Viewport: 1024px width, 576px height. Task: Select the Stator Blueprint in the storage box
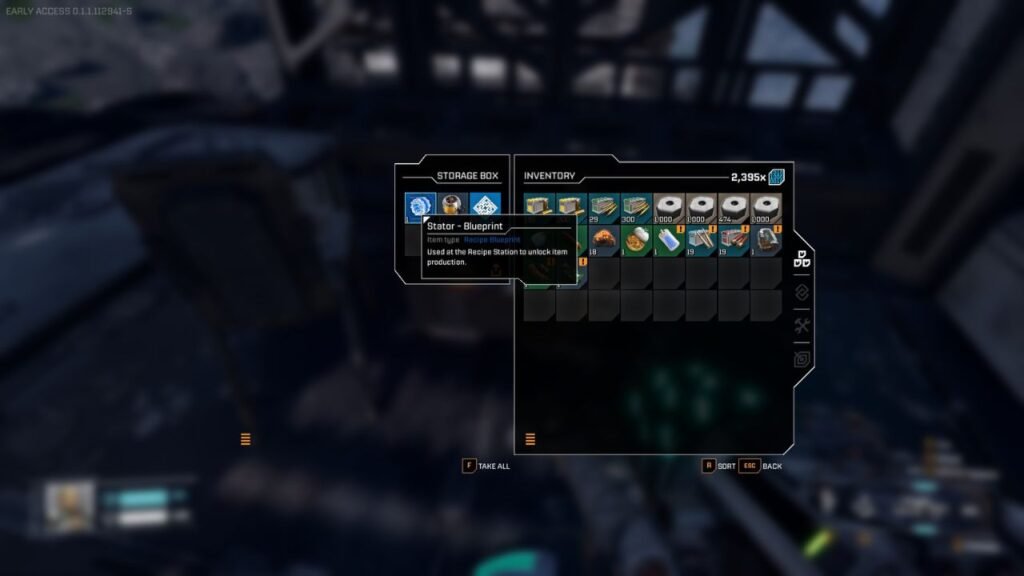(x=420, y=207)
